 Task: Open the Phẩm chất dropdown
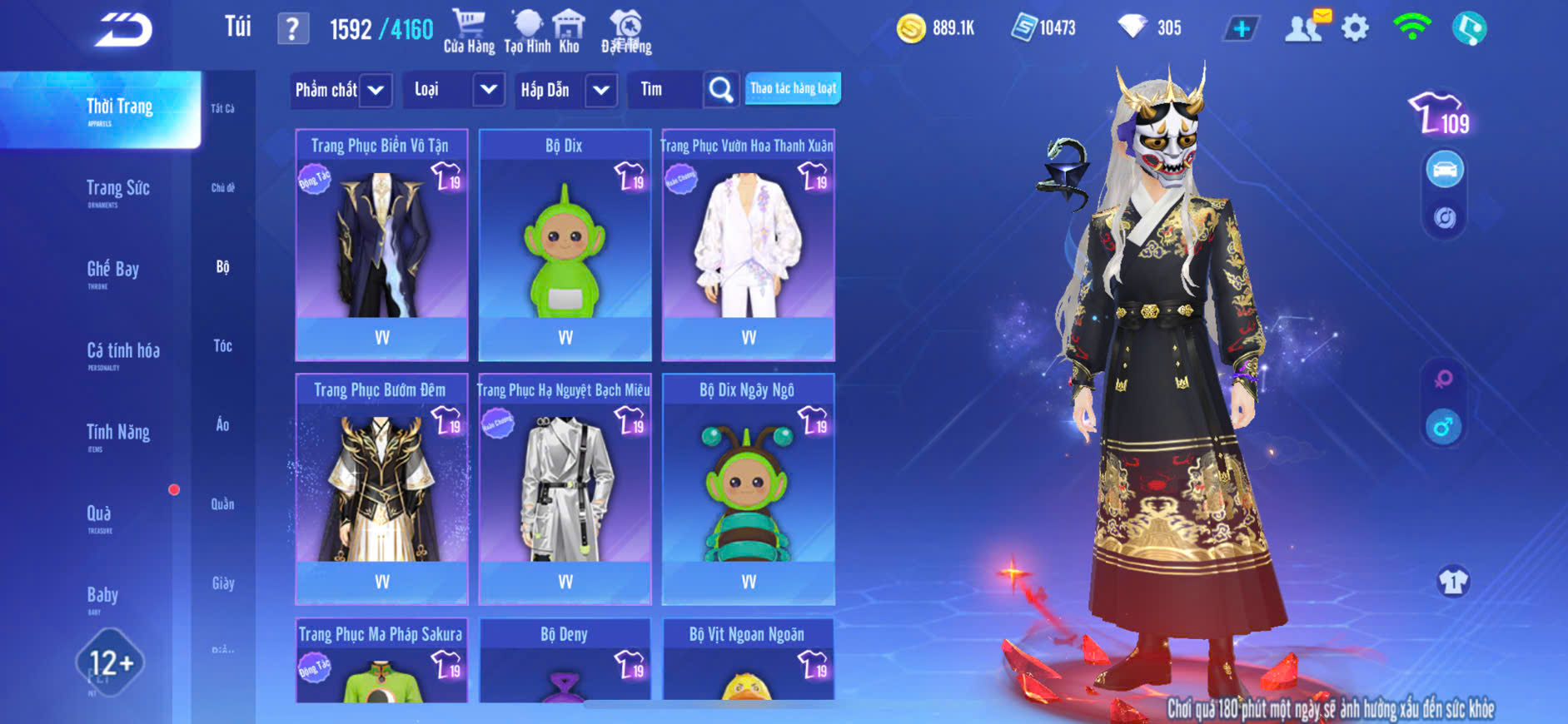(x=341, y=90)
